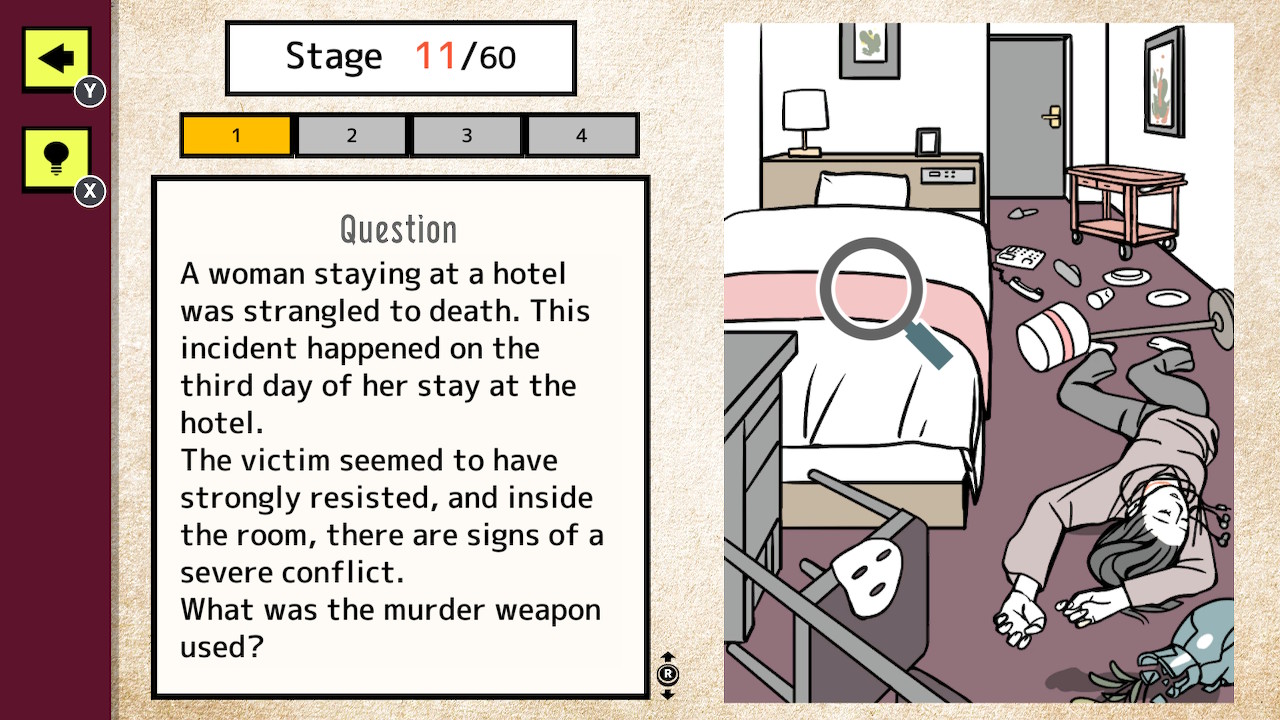Open stage sub-tab 3

466,134
